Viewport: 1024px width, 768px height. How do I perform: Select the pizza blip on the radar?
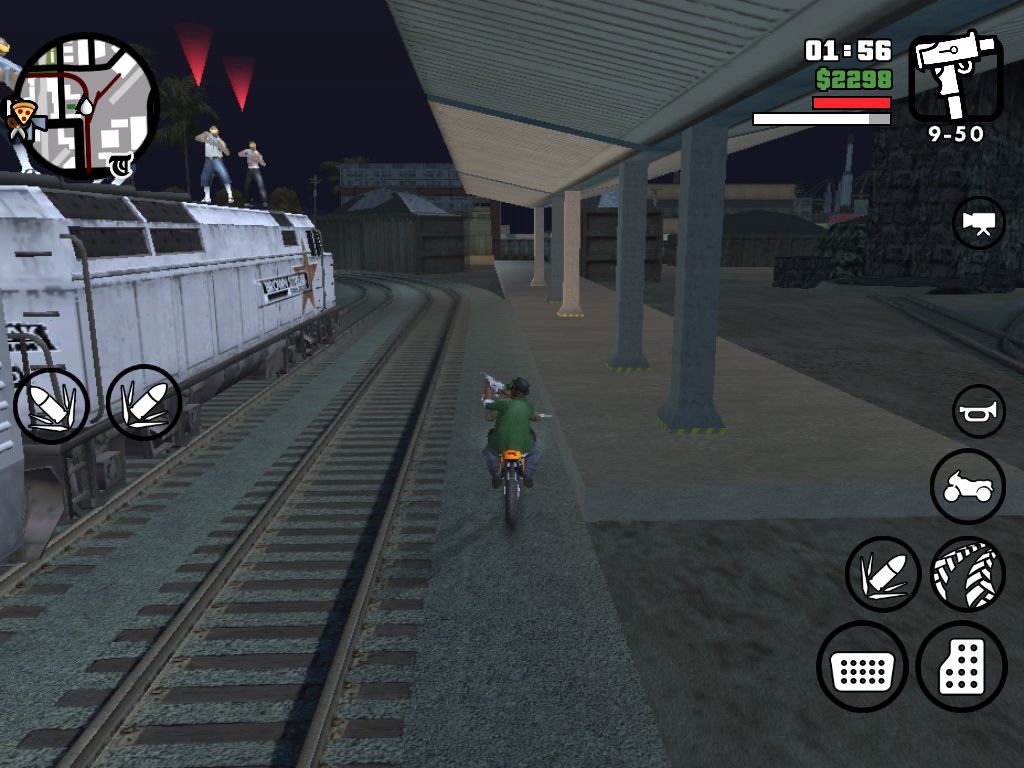(x=22, y=116)
